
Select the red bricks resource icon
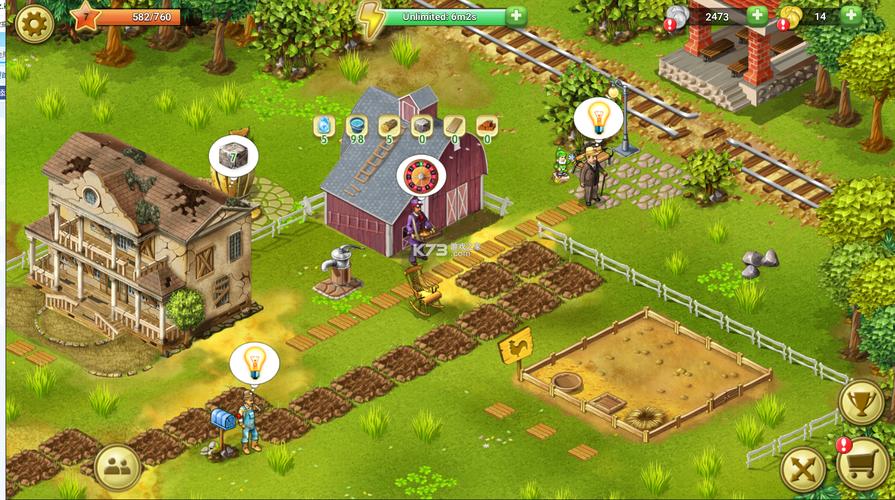click(x=488, y=125)
